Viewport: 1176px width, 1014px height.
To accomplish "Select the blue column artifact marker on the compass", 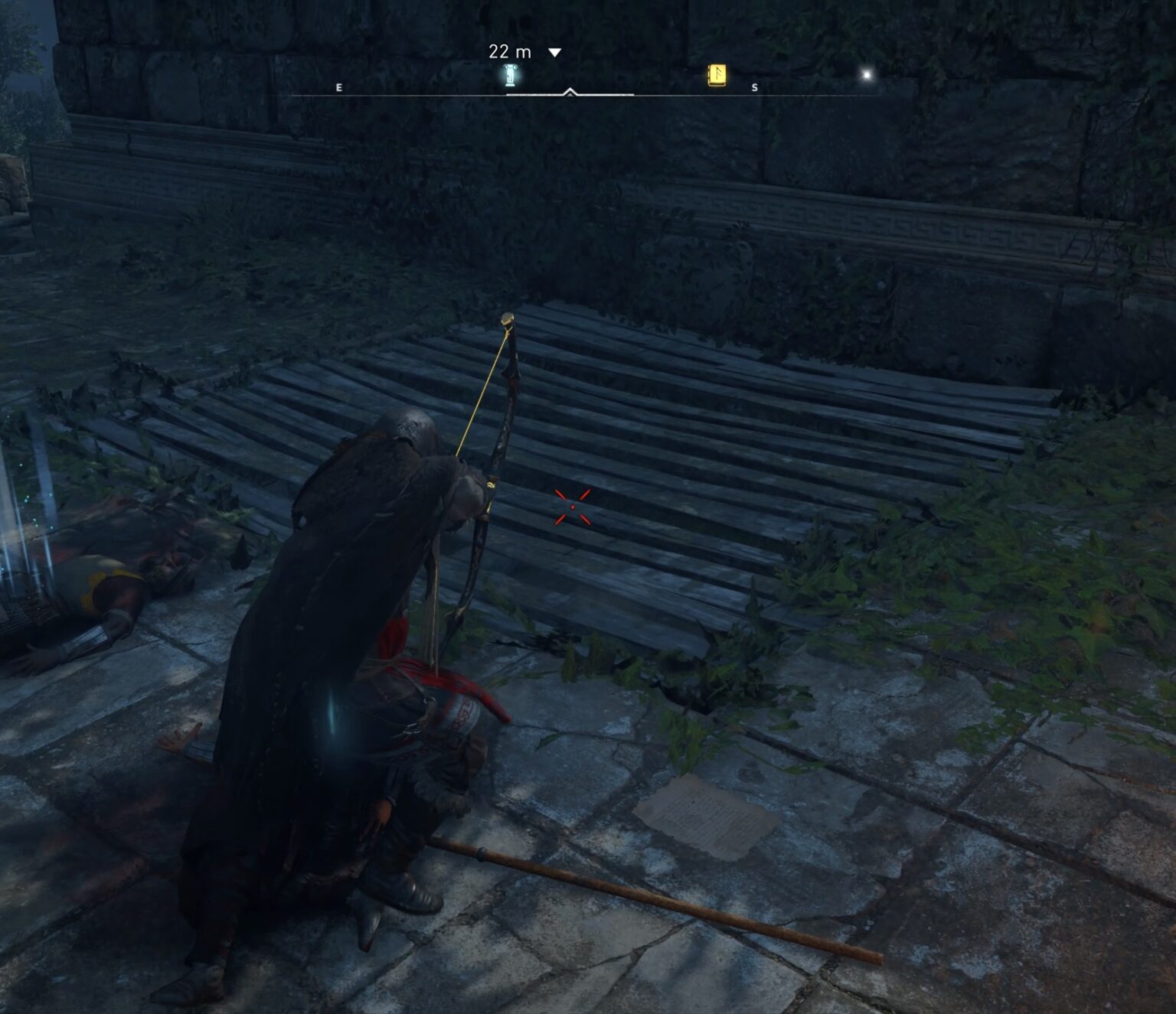I will [509, 77].
